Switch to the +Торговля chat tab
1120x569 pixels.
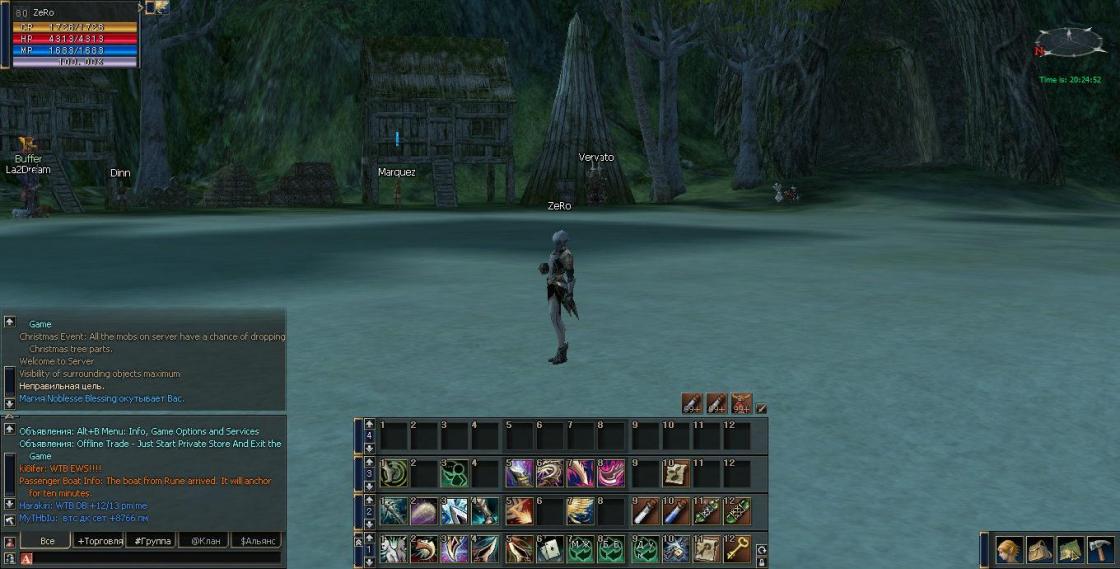coord(100,540)
